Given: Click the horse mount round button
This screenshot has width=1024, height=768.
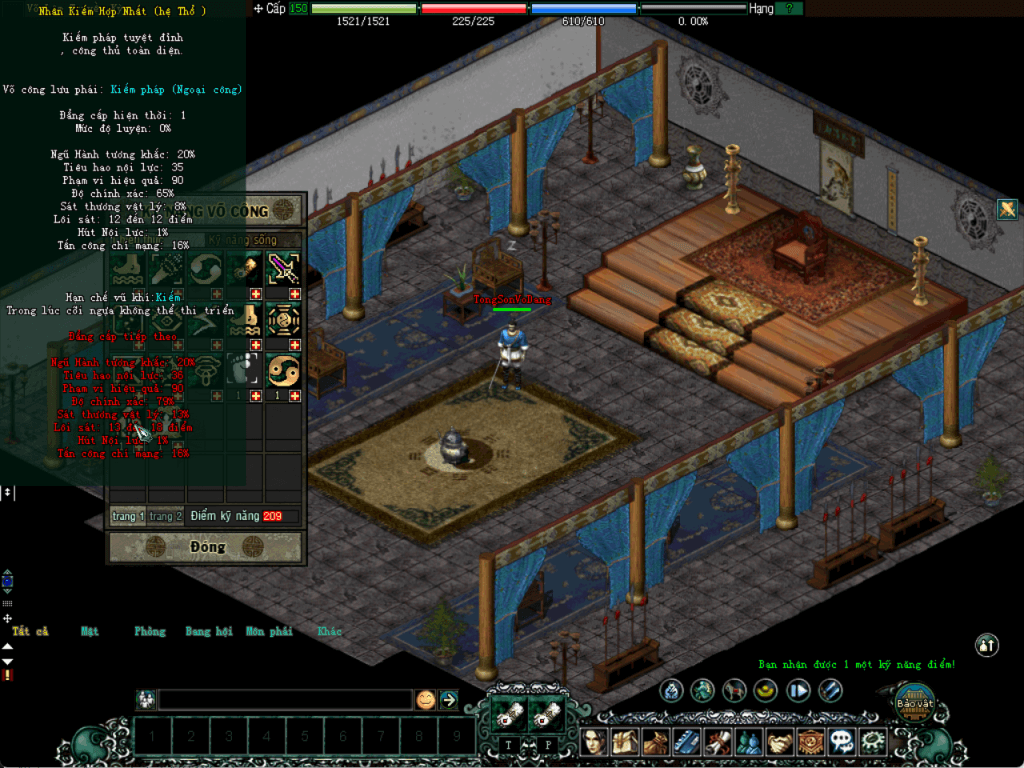Looking at the screenshot, I should [735, 690].
